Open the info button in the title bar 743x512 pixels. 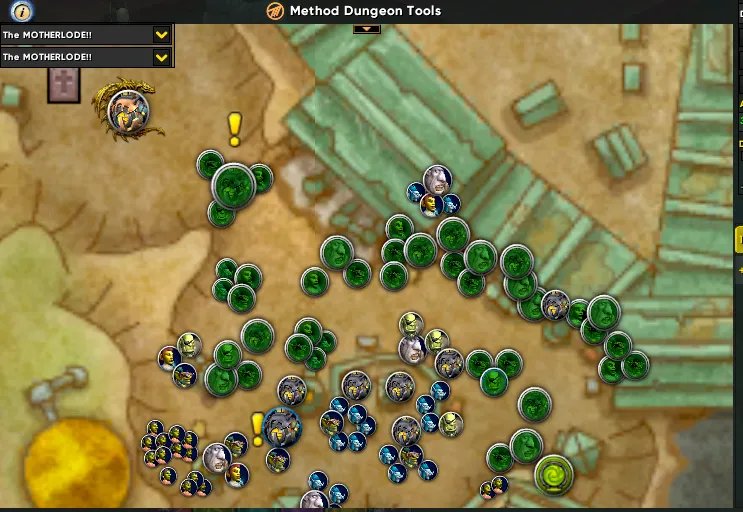22,11
